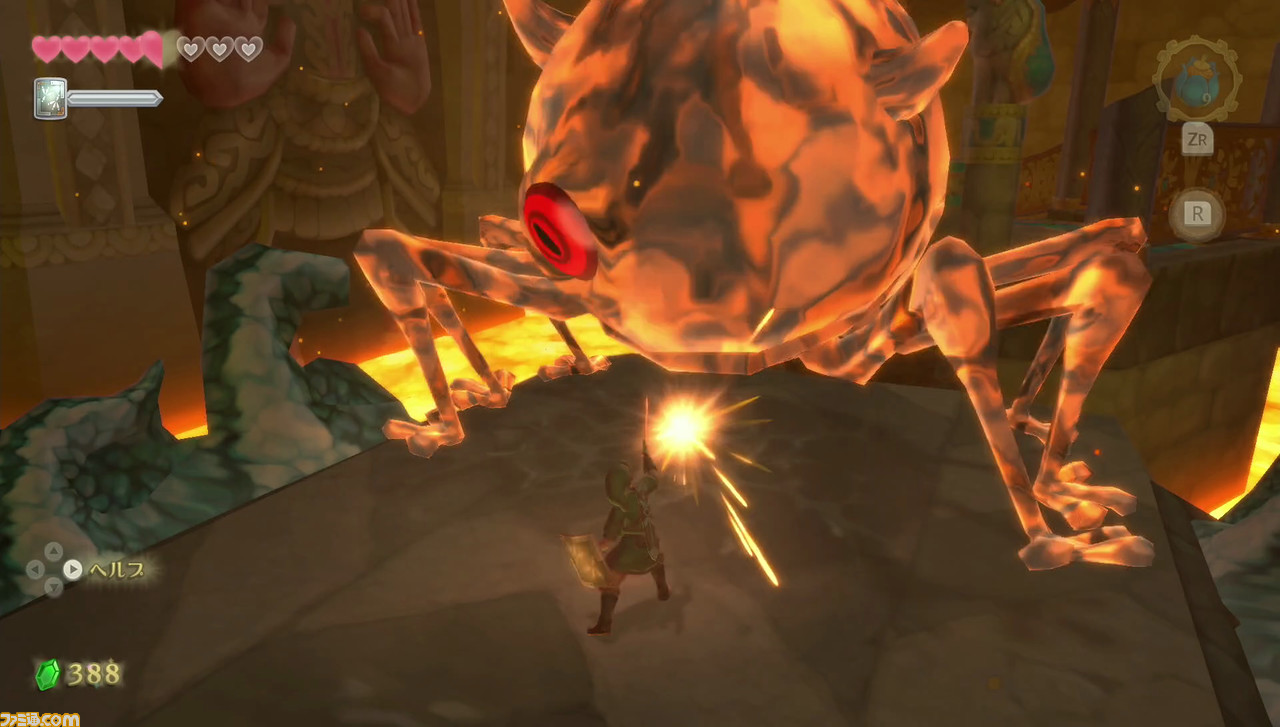This screenshot has width=1280, height=727.
Task: Click the ZR button prompt
Action: coord(1198,140)
